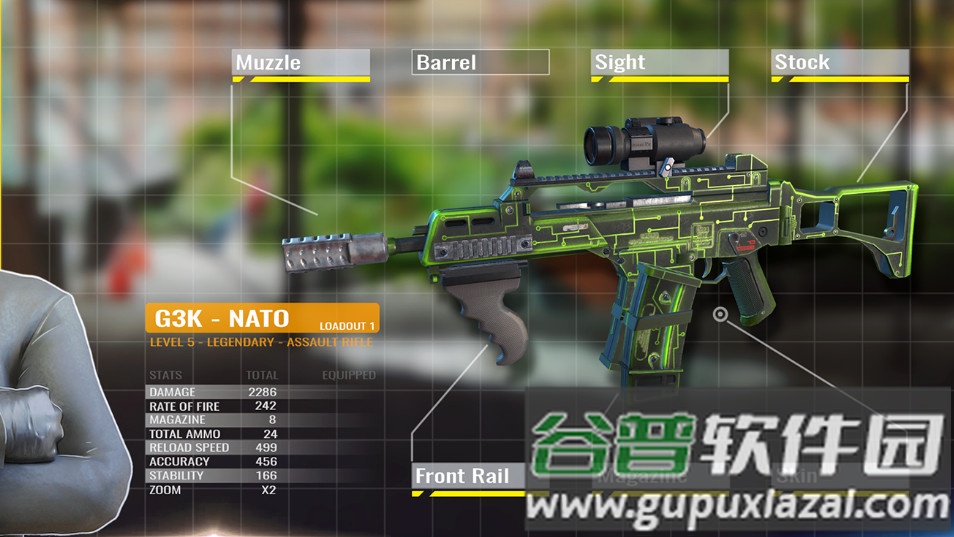
Task: Open the Barrel attachment slot
Action: click(480, 63)
